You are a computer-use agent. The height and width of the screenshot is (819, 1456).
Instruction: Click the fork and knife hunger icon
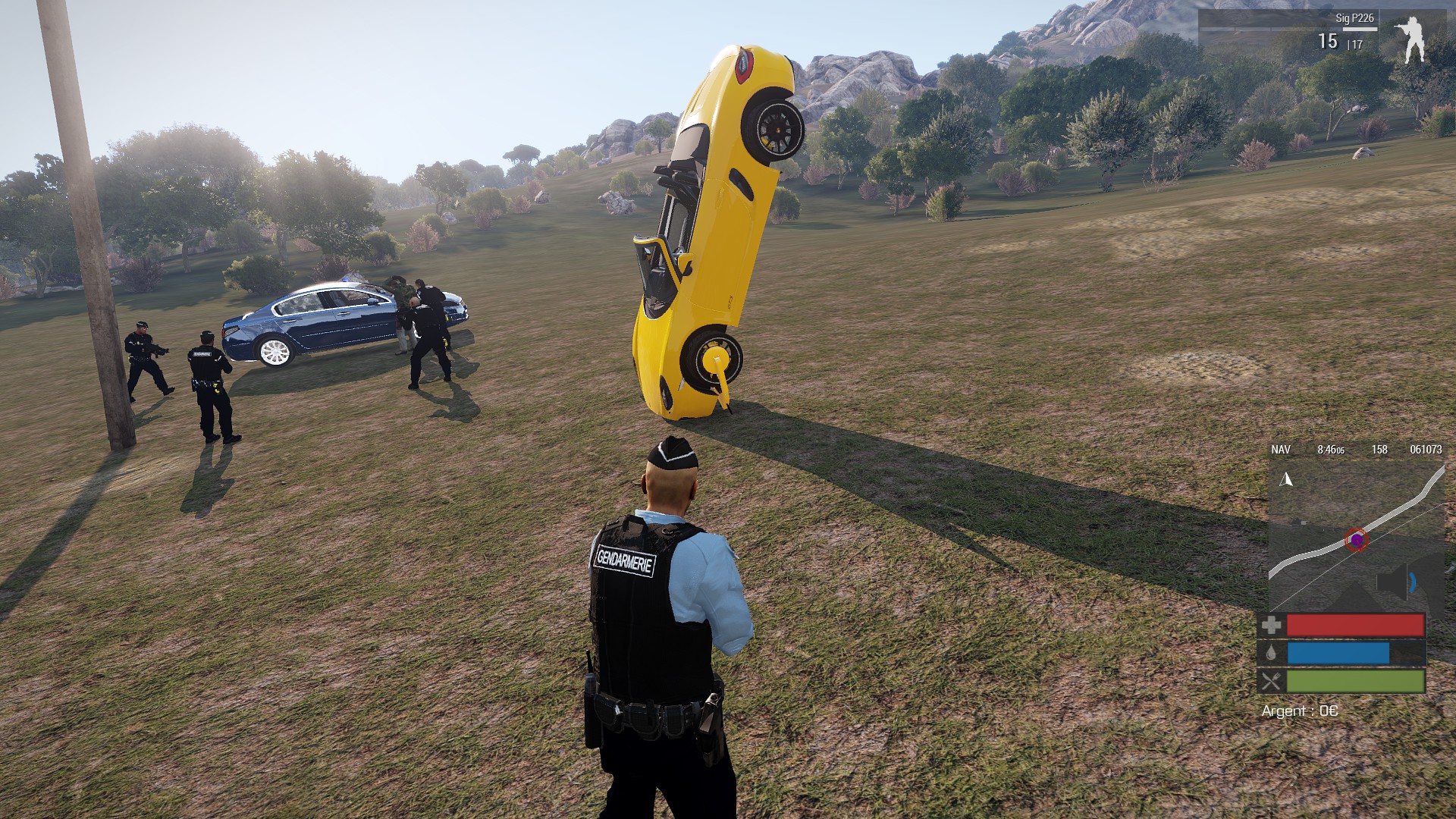tap(1272, 681)
